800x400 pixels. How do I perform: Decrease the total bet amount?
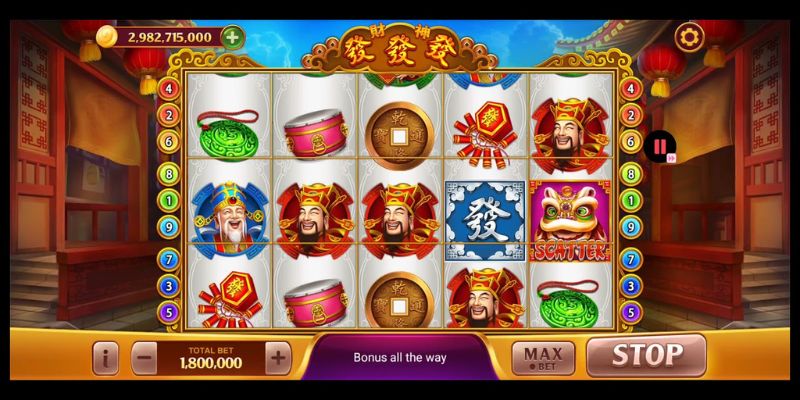[x=144, y=356]
